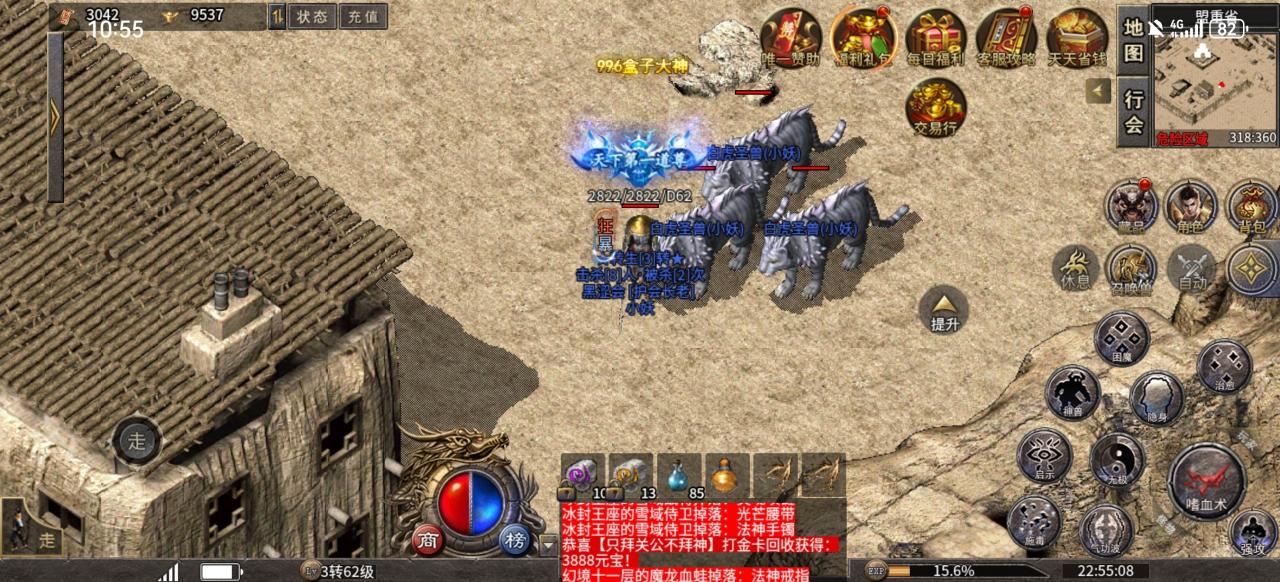This screenshot has height=582, width=1280.
Task: Cast the 嗜血术 bloodthirst skill
Action: (1207, 480)
